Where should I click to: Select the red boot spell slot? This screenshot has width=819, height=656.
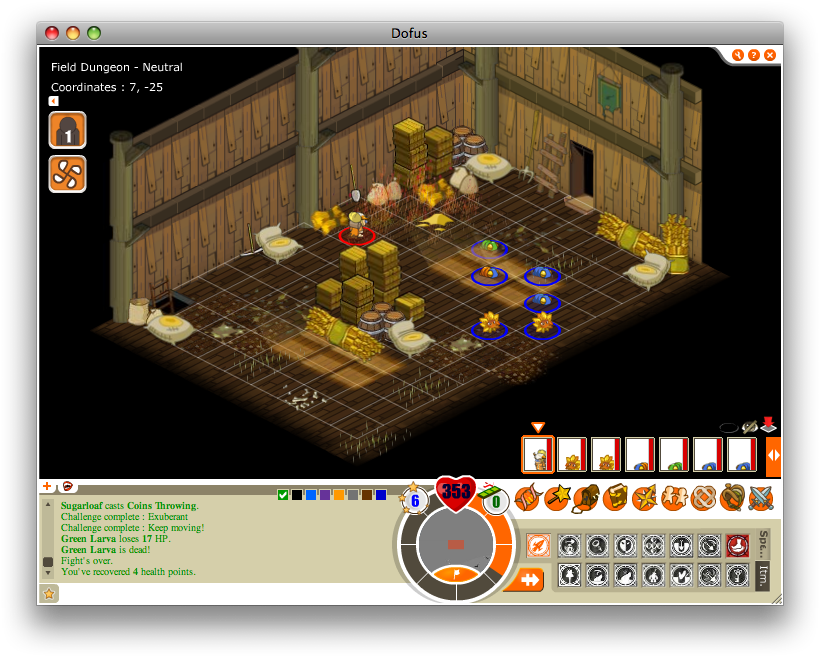click(x=737, y=545)
